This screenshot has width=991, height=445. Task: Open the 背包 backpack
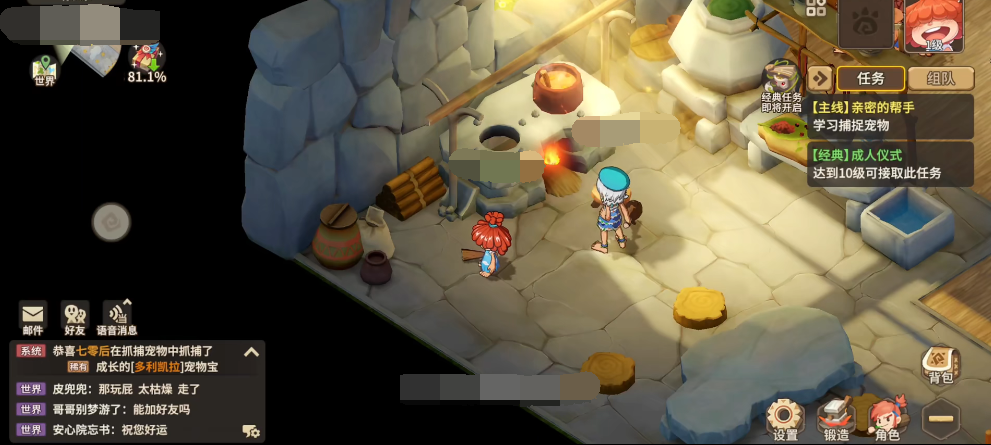point(940,364)
